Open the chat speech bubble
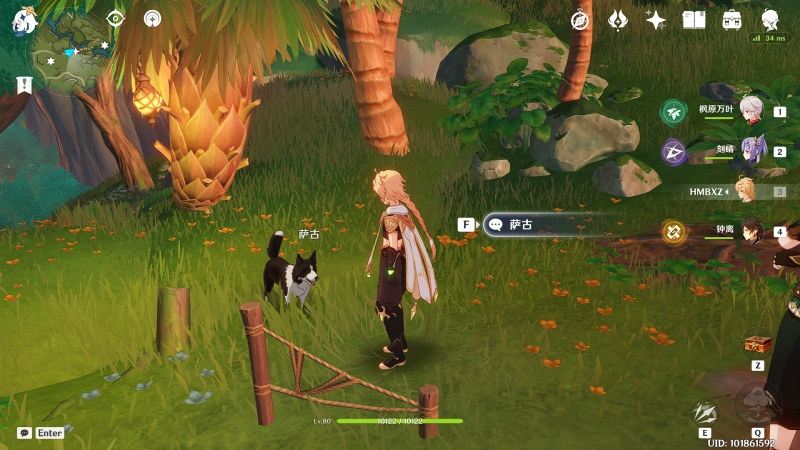800x450 pixels. click(x=24, y=433)
